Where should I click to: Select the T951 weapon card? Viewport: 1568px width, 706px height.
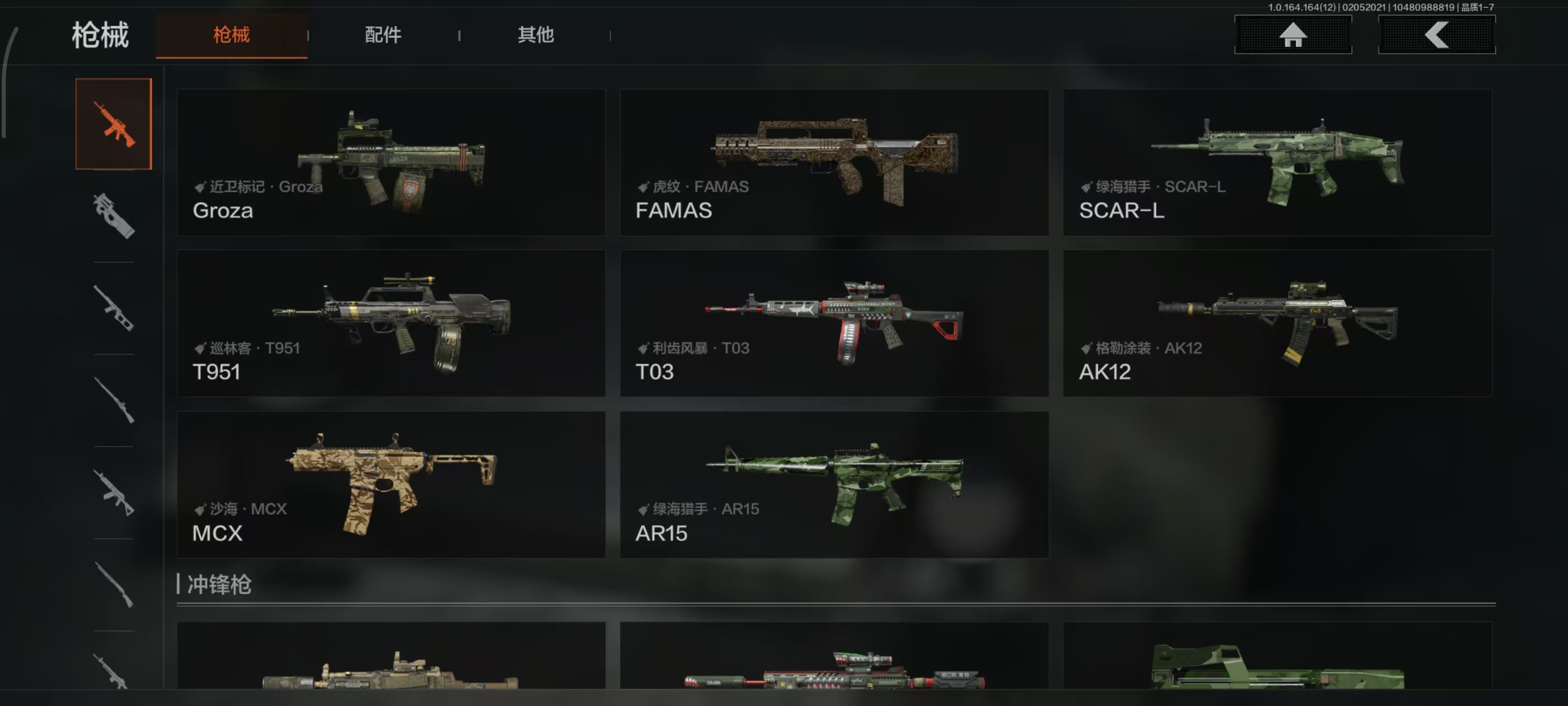click(x=391, y=323)
